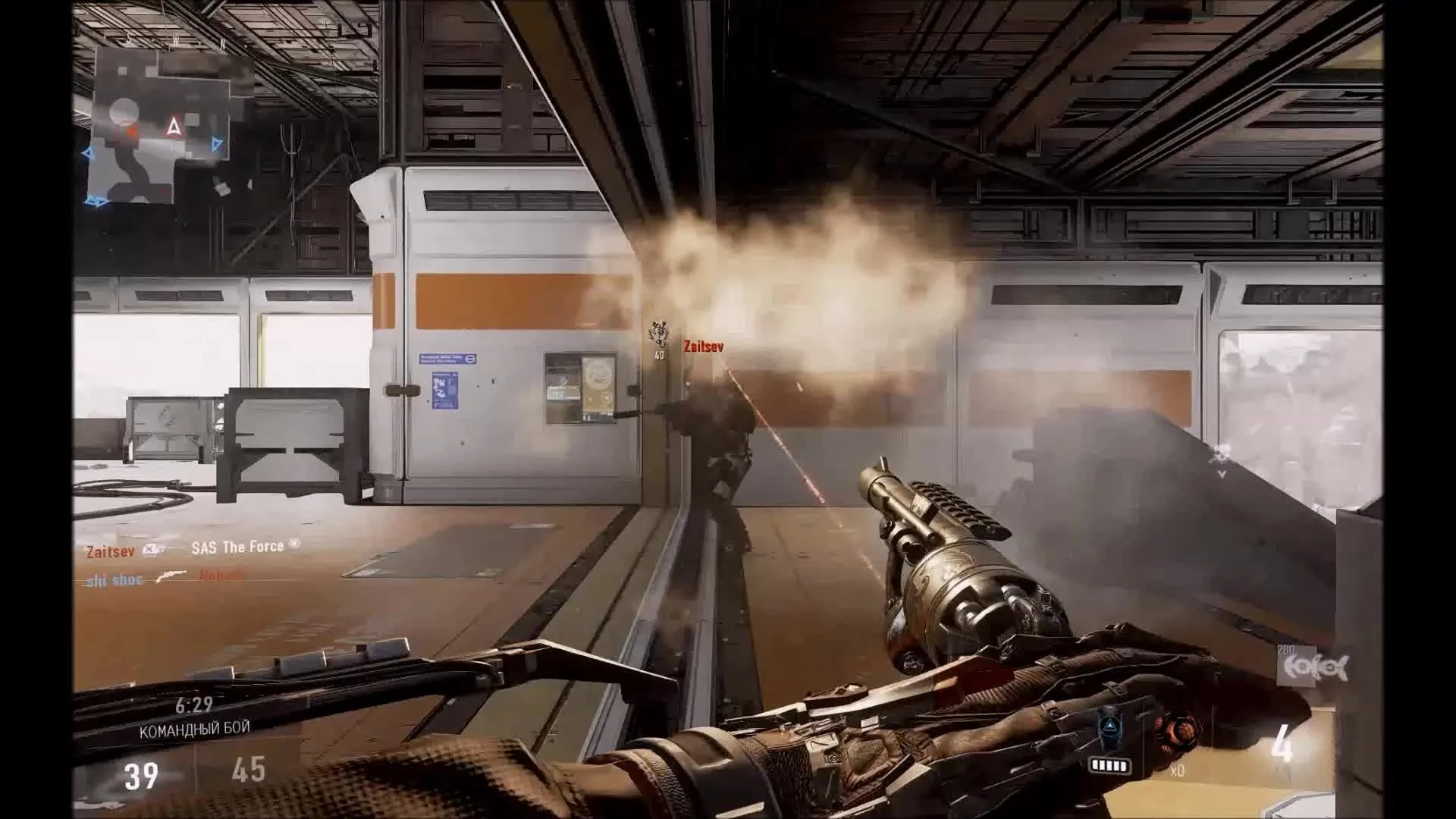
Task: Click the ammo count 4 indicator
Action: click(x=1282, y=741)
